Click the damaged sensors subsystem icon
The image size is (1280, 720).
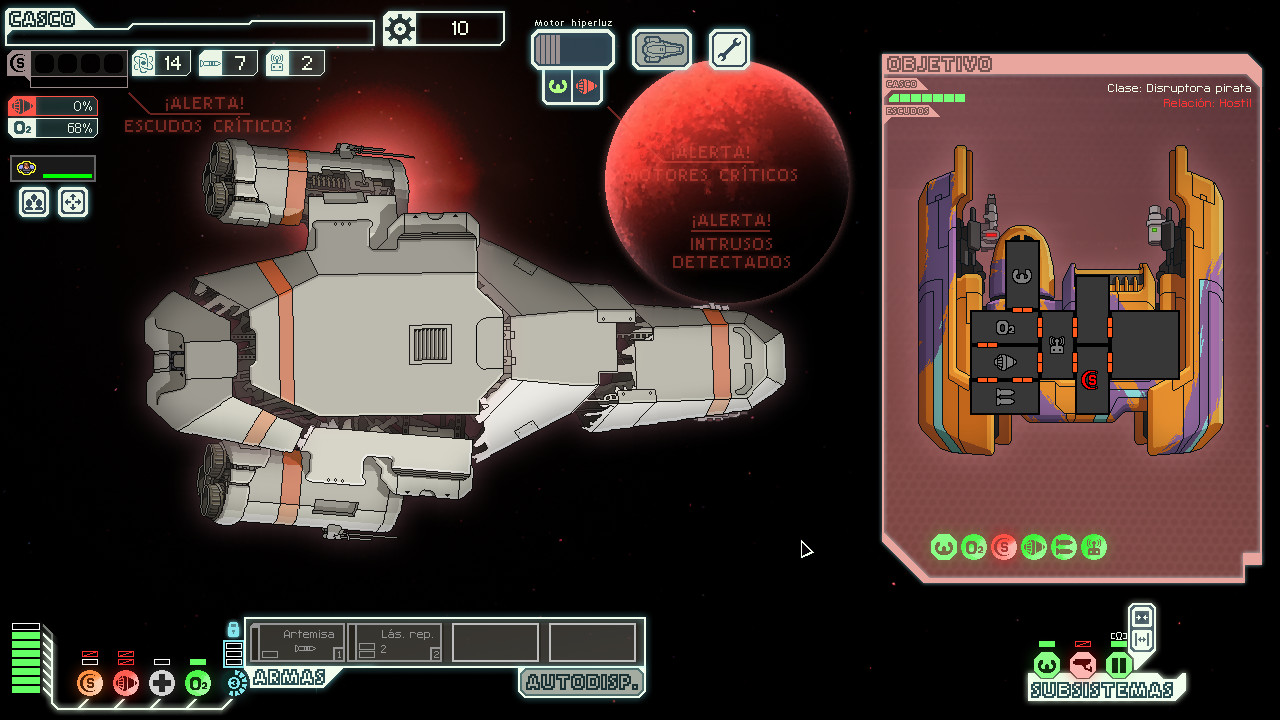click(x=1082, y=665)
